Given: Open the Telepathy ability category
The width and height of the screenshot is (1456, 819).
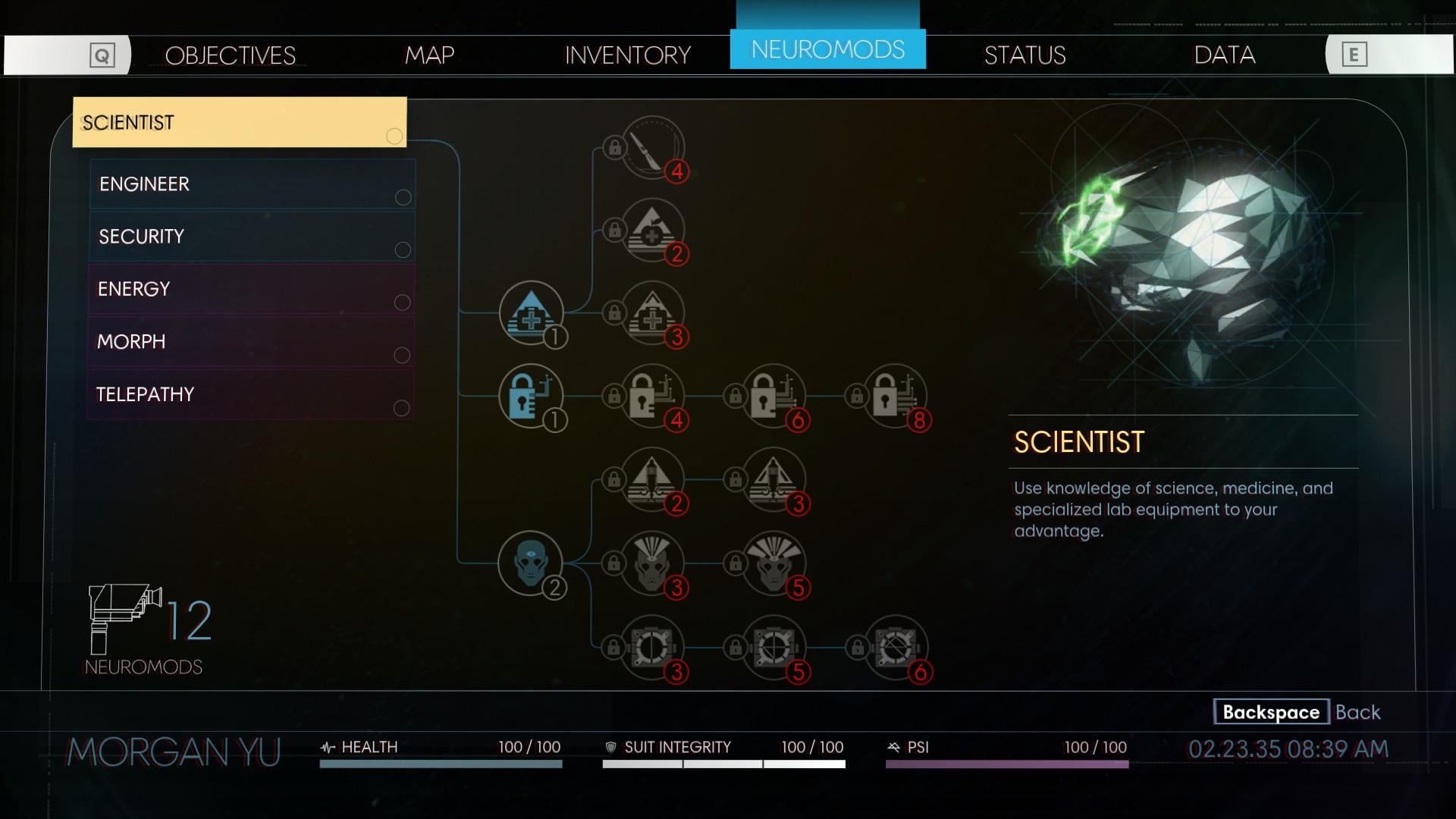Looking at the screenshot, I should [252, 394].
